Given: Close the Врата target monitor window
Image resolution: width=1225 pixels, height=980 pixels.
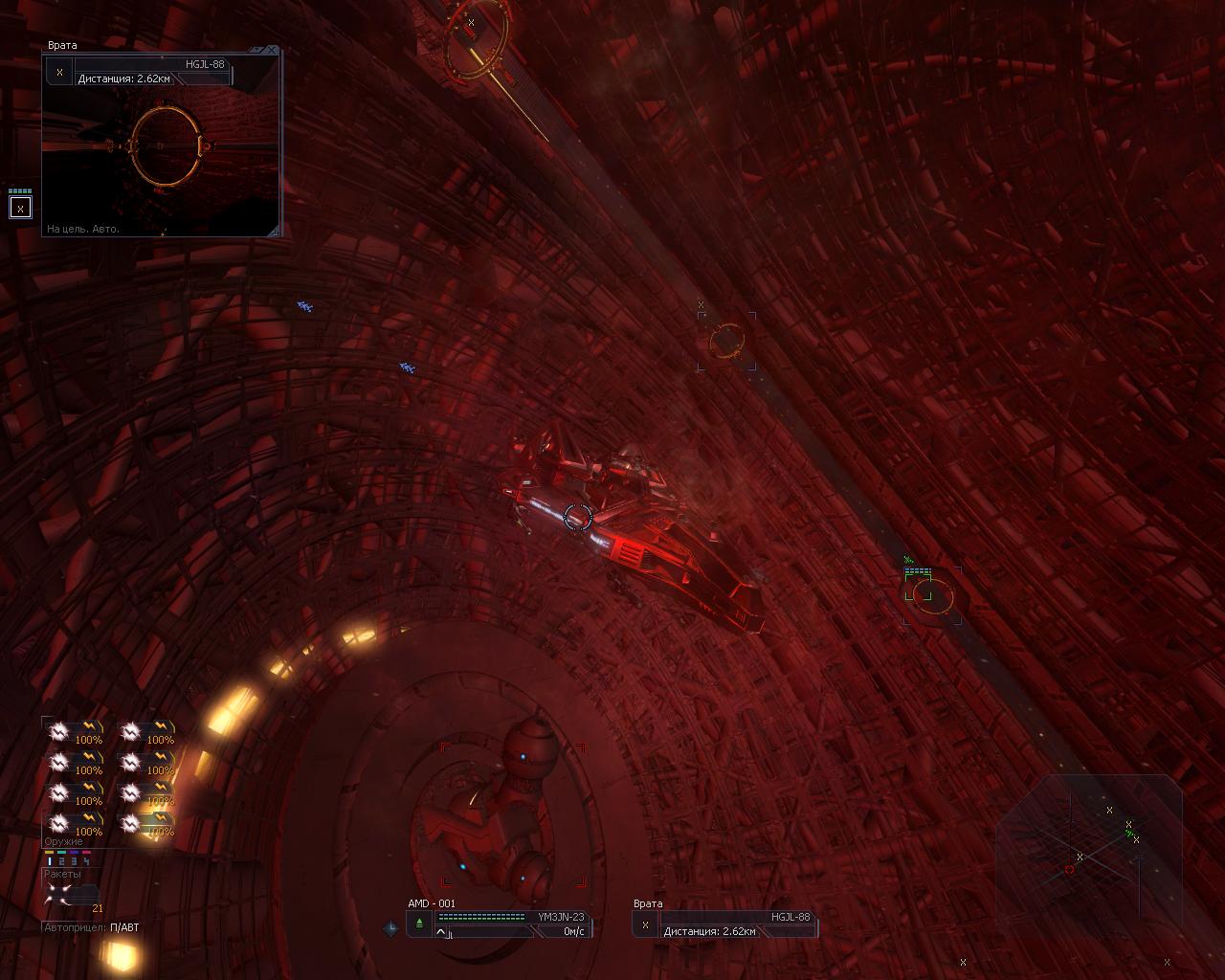Looking at the screenshot, I should (273, 50).
